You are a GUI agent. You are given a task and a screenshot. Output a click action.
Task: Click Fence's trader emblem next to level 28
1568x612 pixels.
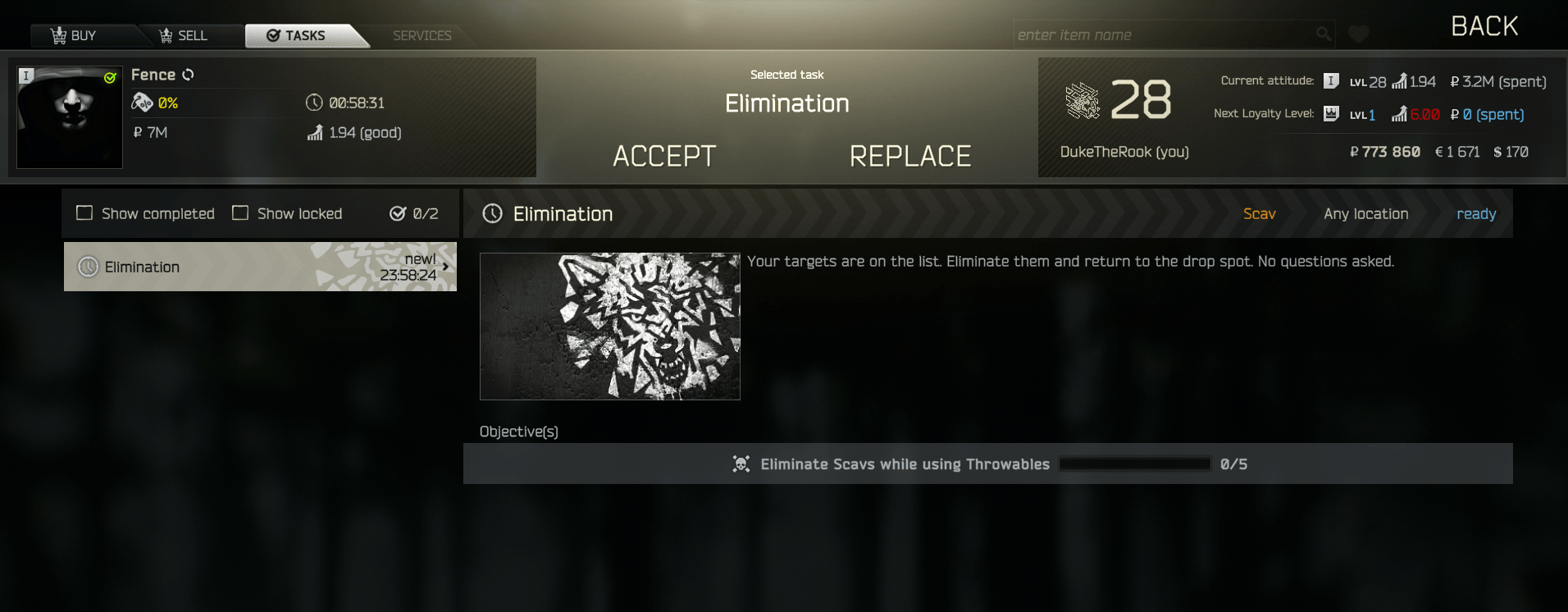[x=1084, y=102]
